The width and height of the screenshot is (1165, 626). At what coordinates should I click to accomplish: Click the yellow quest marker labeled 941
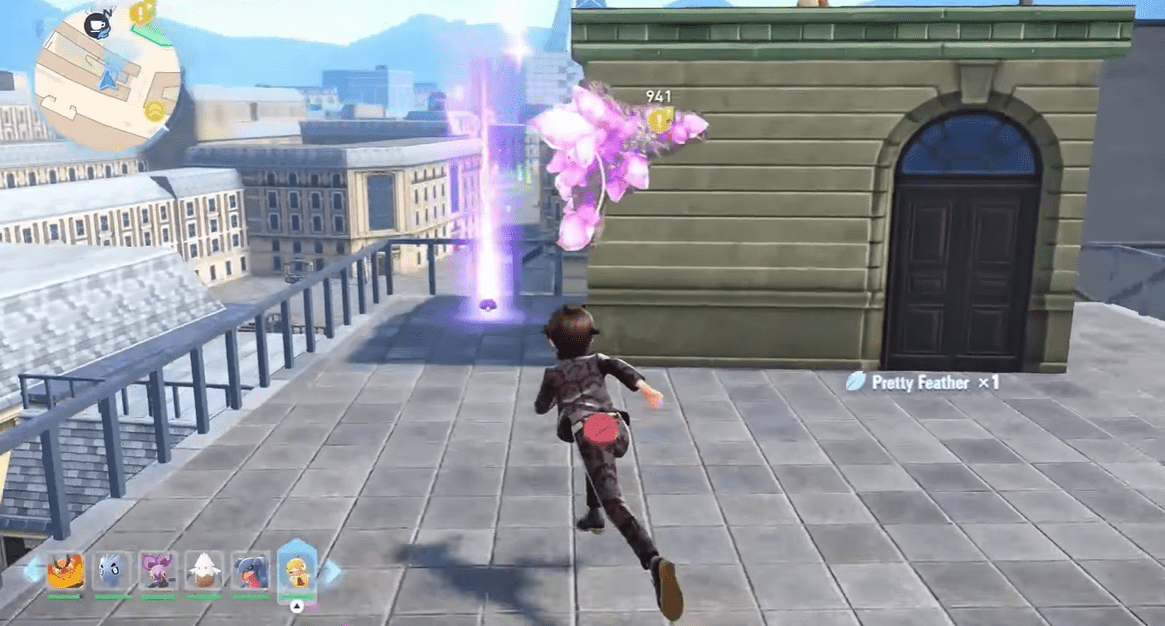coord(658,120)
